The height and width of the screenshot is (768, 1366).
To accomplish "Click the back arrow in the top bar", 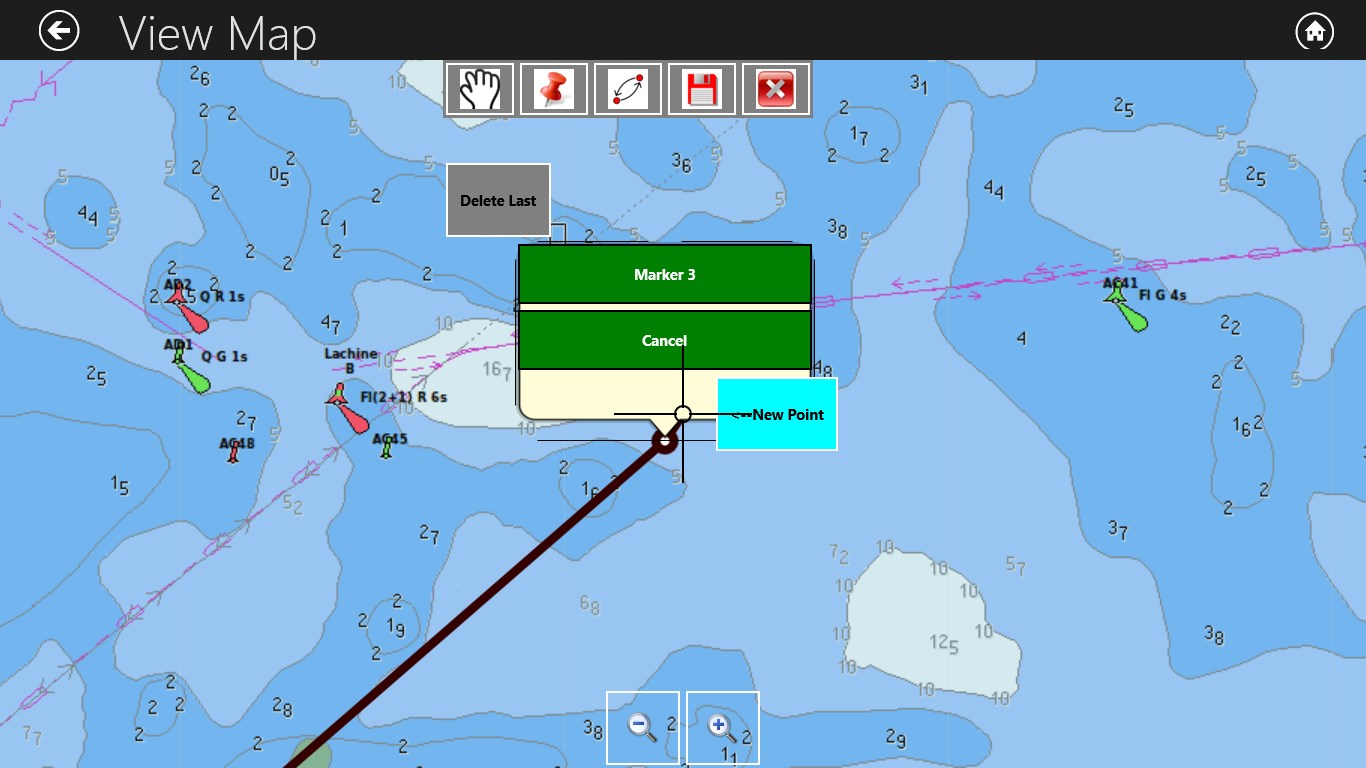I will (x=58, y=30).
